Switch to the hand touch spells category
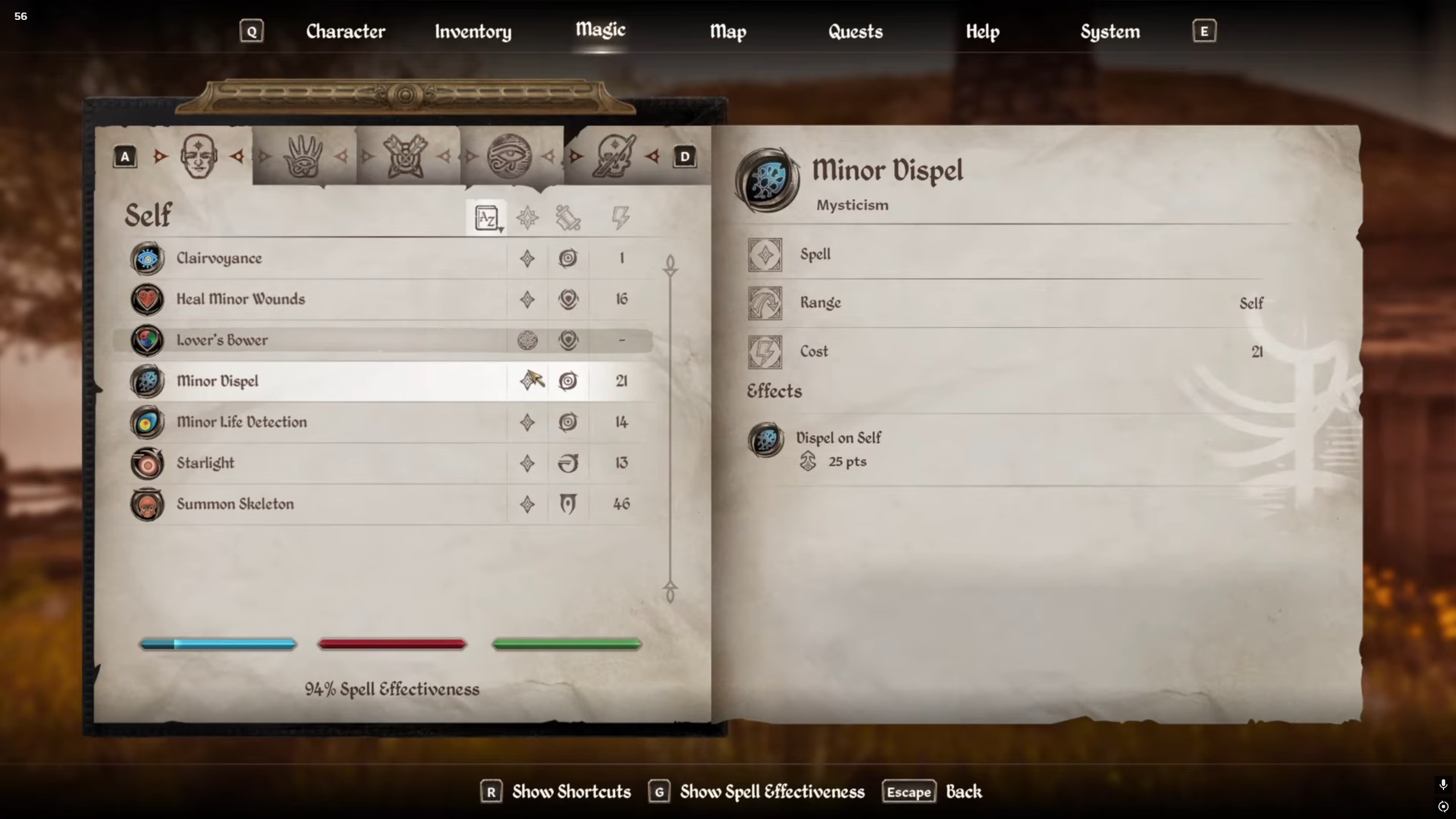The height and width of the screenshot is (819, 1456). (x=303, y=156)
